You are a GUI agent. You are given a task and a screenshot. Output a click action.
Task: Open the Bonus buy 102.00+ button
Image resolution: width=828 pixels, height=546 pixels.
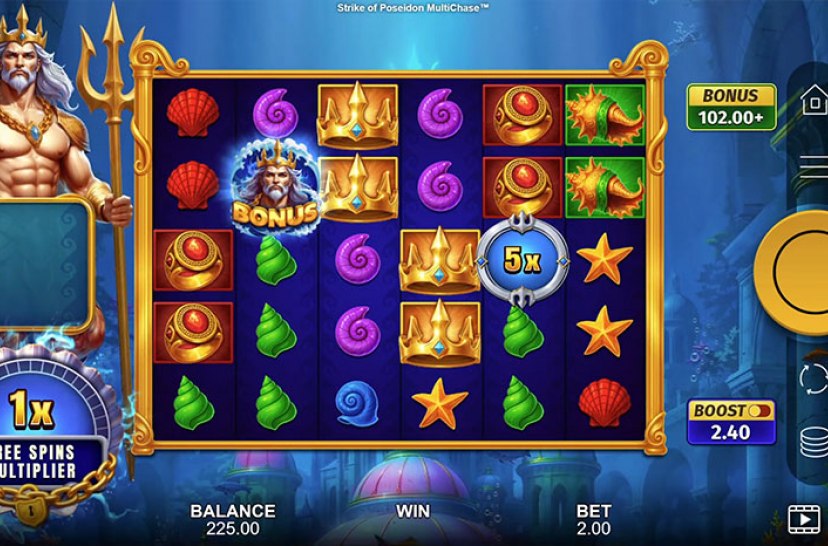[x=730, y=107]
